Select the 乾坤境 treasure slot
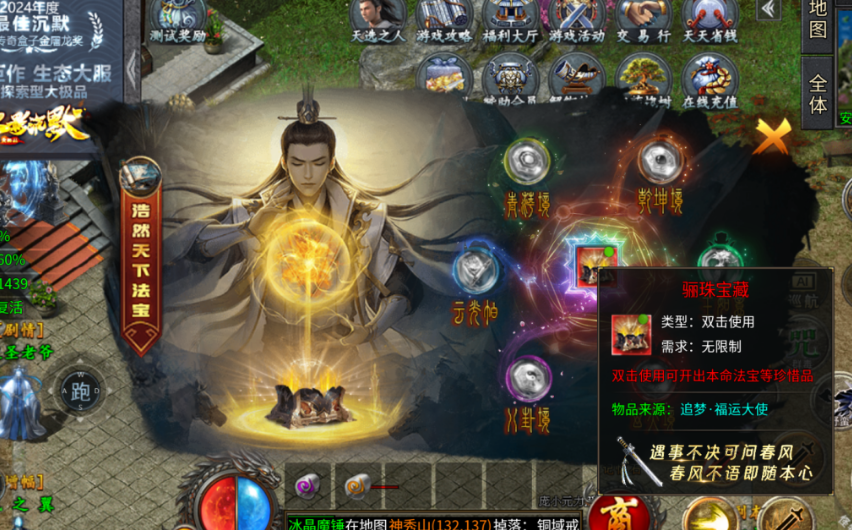 659,159
